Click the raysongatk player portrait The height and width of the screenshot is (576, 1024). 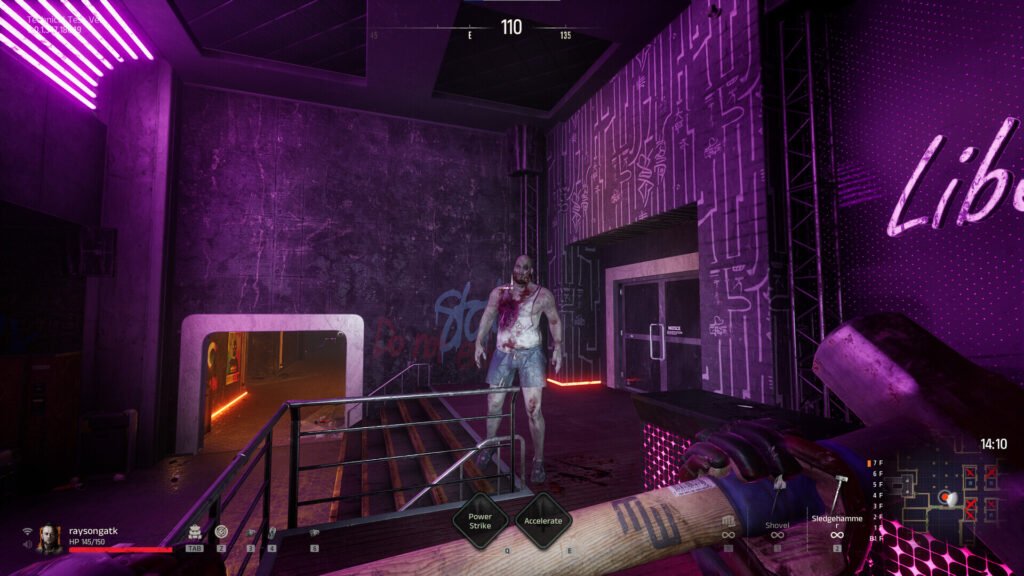48,539
